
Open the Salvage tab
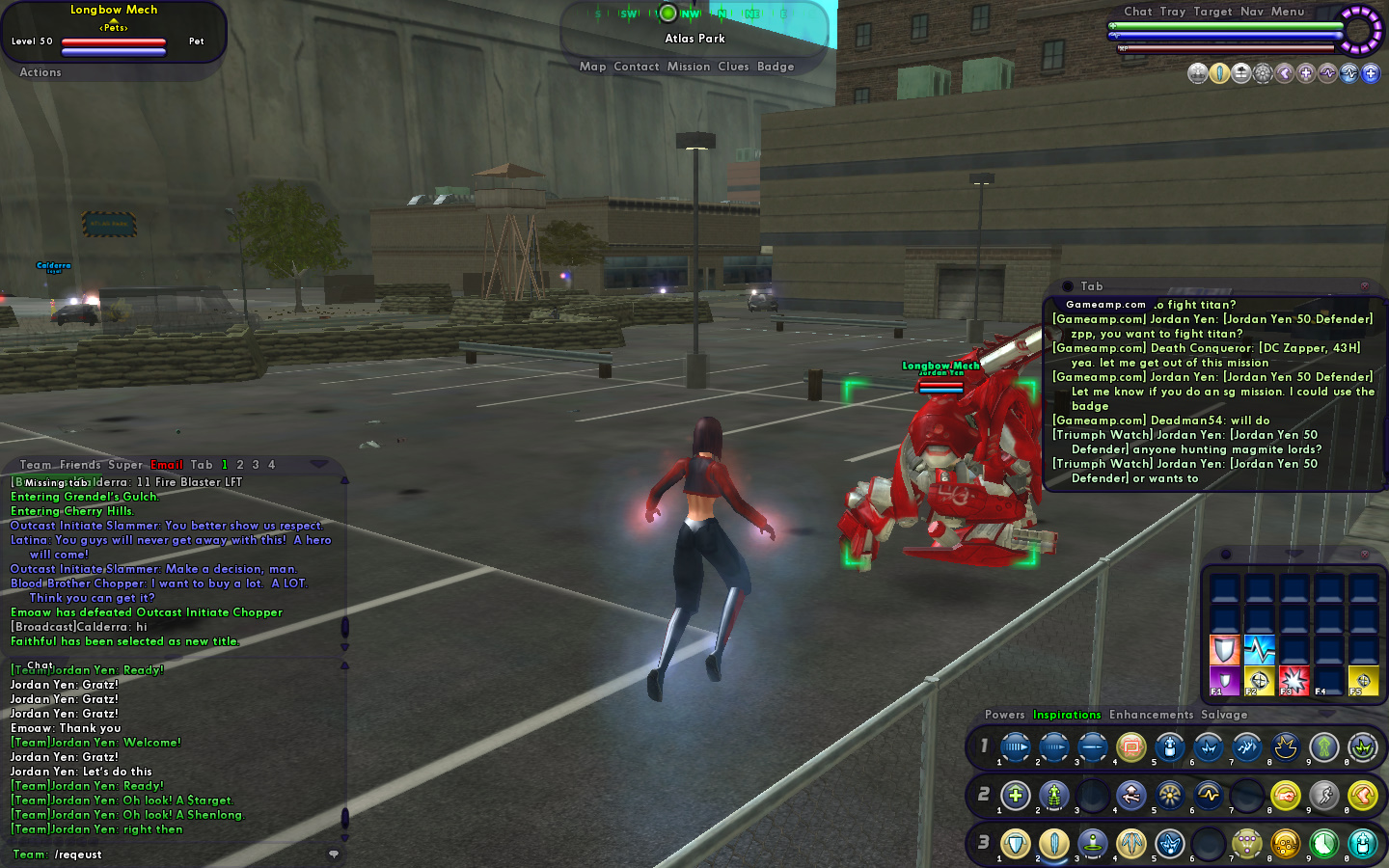tap(1224, 715)
